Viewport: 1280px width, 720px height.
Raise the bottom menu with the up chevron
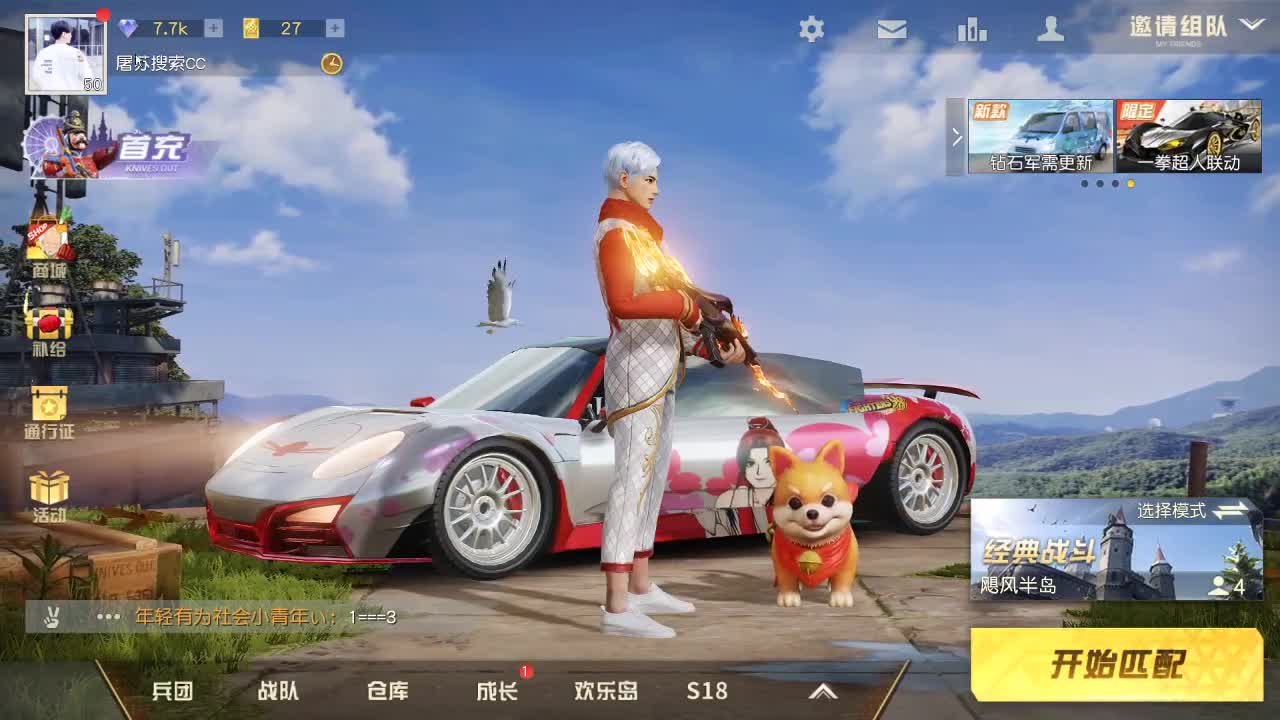[x=823, y=690]
